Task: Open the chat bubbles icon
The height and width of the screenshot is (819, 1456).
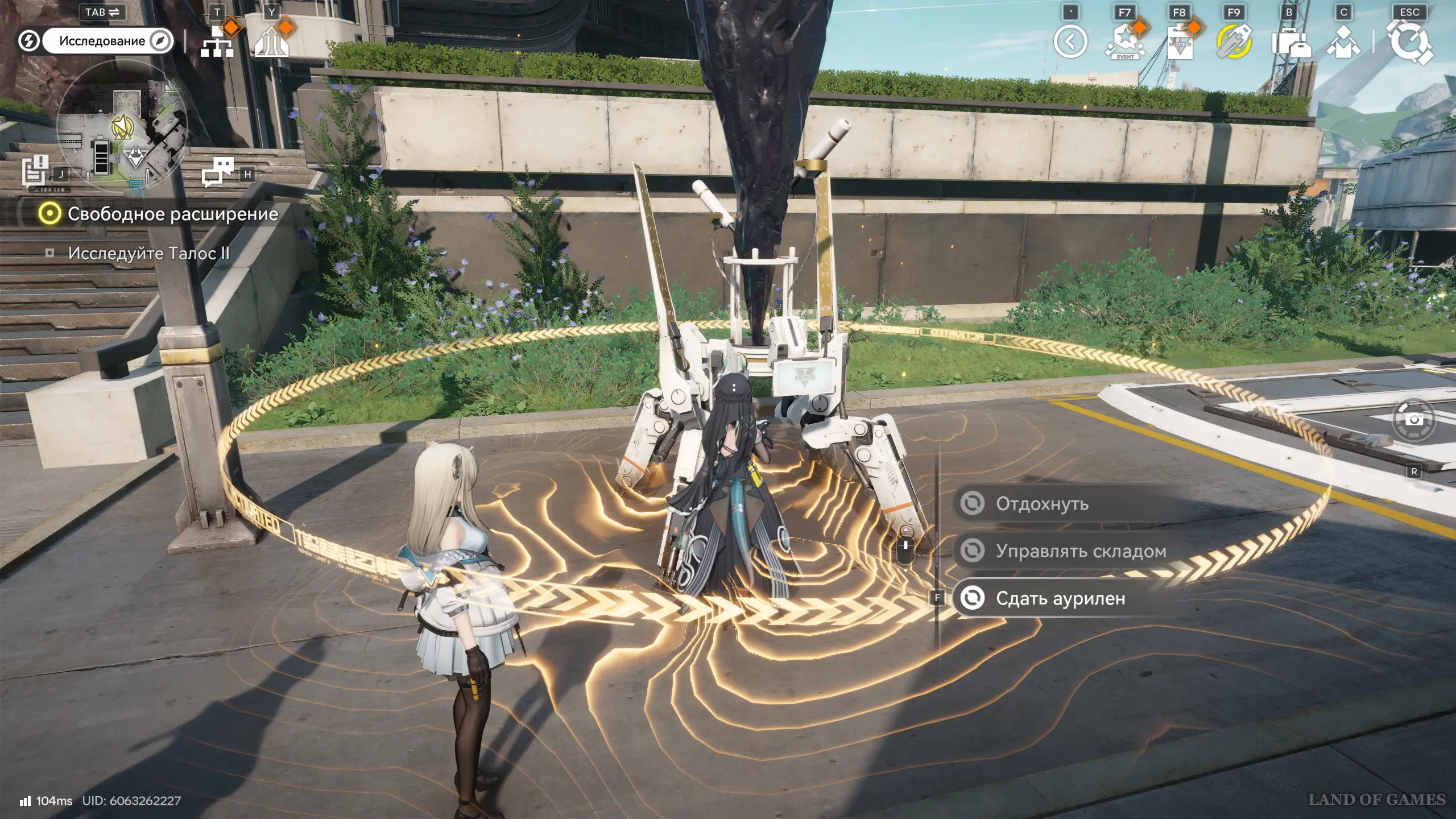Action: point(218,172)
